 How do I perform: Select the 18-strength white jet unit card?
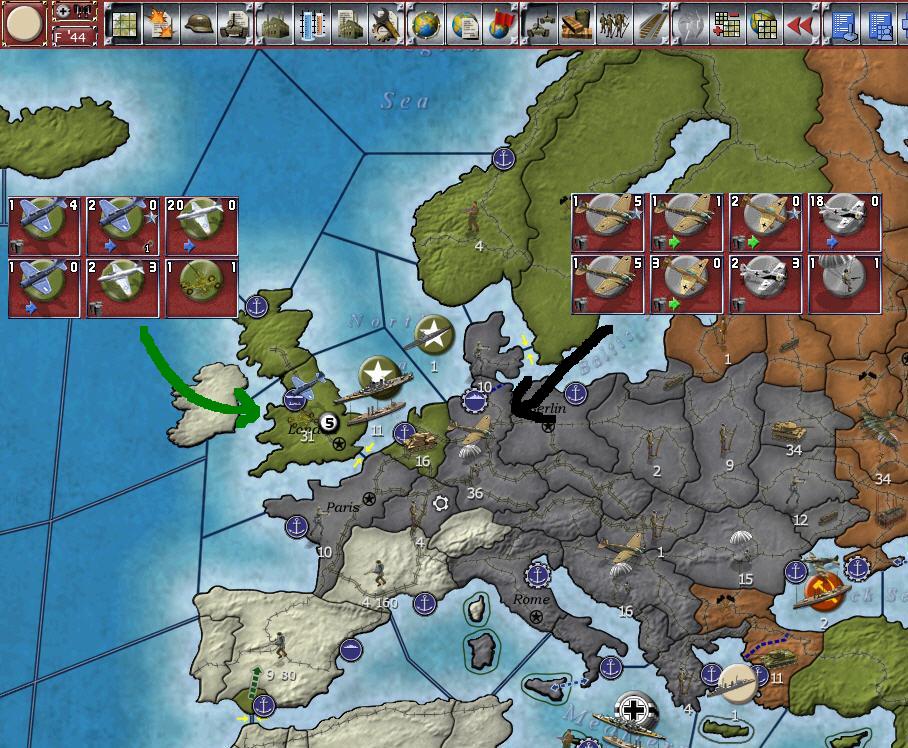(x=845, y=222)
